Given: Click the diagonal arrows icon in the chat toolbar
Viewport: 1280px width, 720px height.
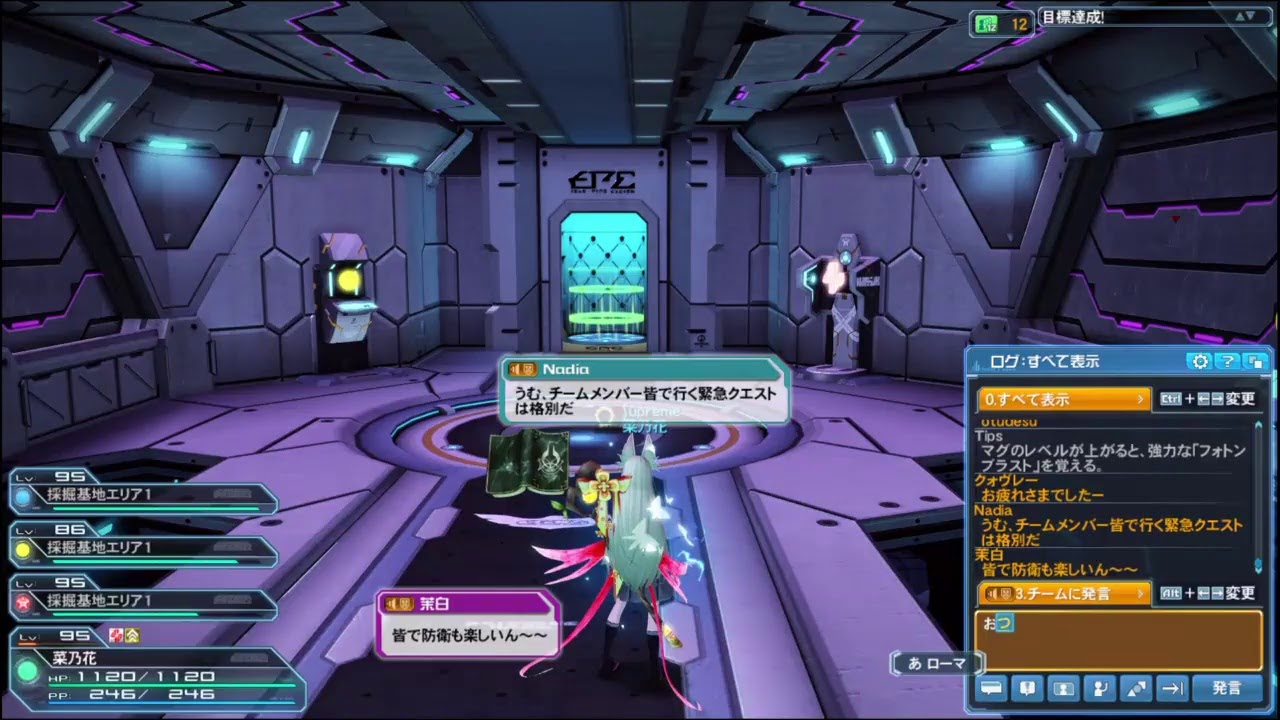Looking at the screenshot, I should [1135, 688].
